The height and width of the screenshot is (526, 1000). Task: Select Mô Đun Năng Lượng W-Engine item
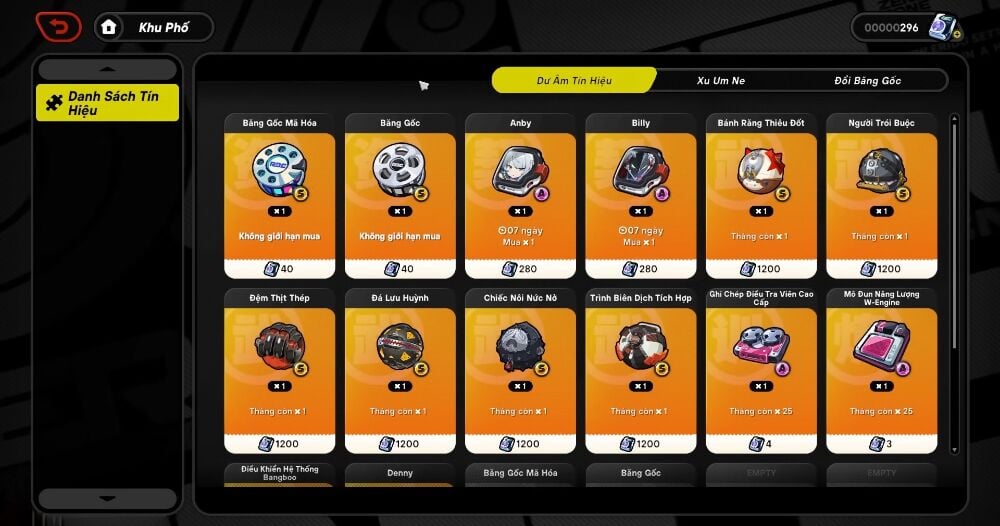tap(881, 372)
